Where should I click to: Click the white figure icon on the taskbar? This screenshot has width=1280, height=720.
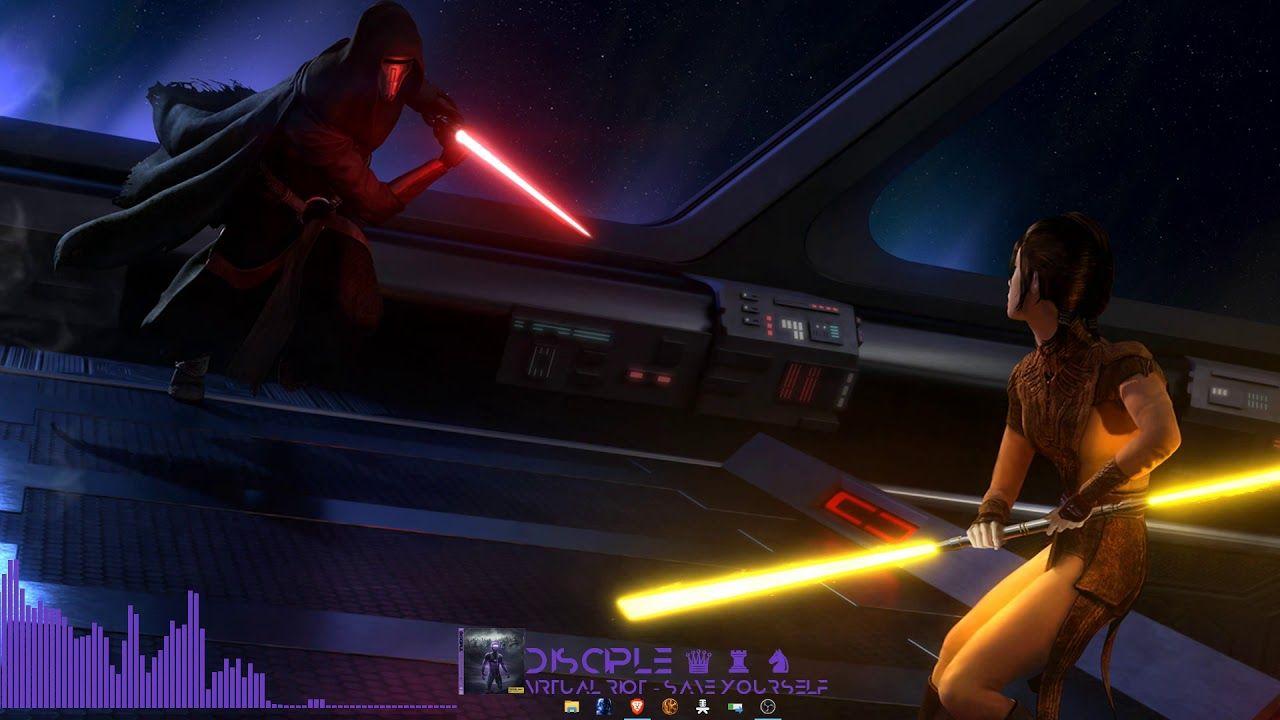(x=703, y=707)
